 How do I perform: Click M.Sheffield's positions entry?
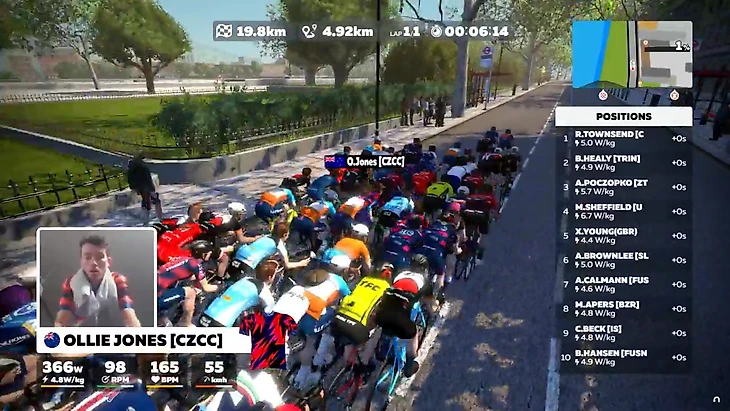click(623, 211)
